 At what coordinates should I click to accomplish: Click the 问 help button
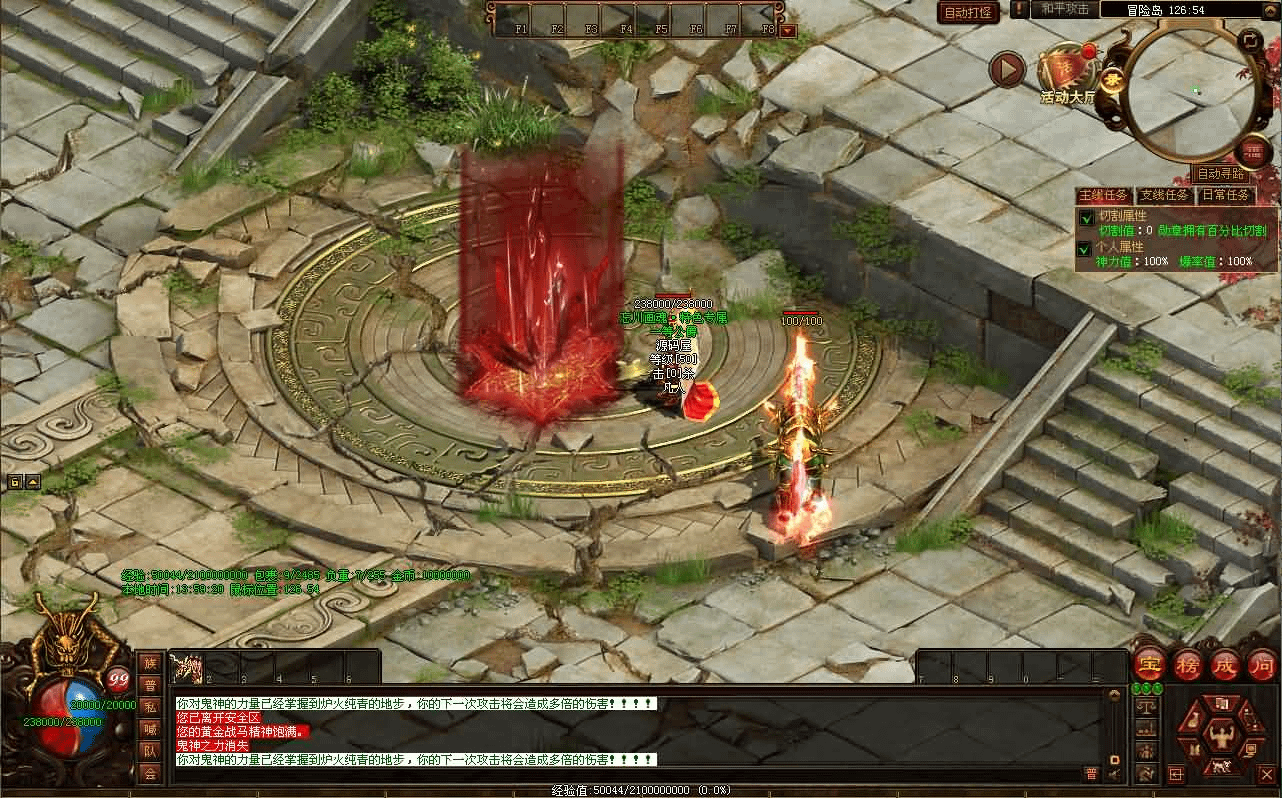[x=1262, y=664]
